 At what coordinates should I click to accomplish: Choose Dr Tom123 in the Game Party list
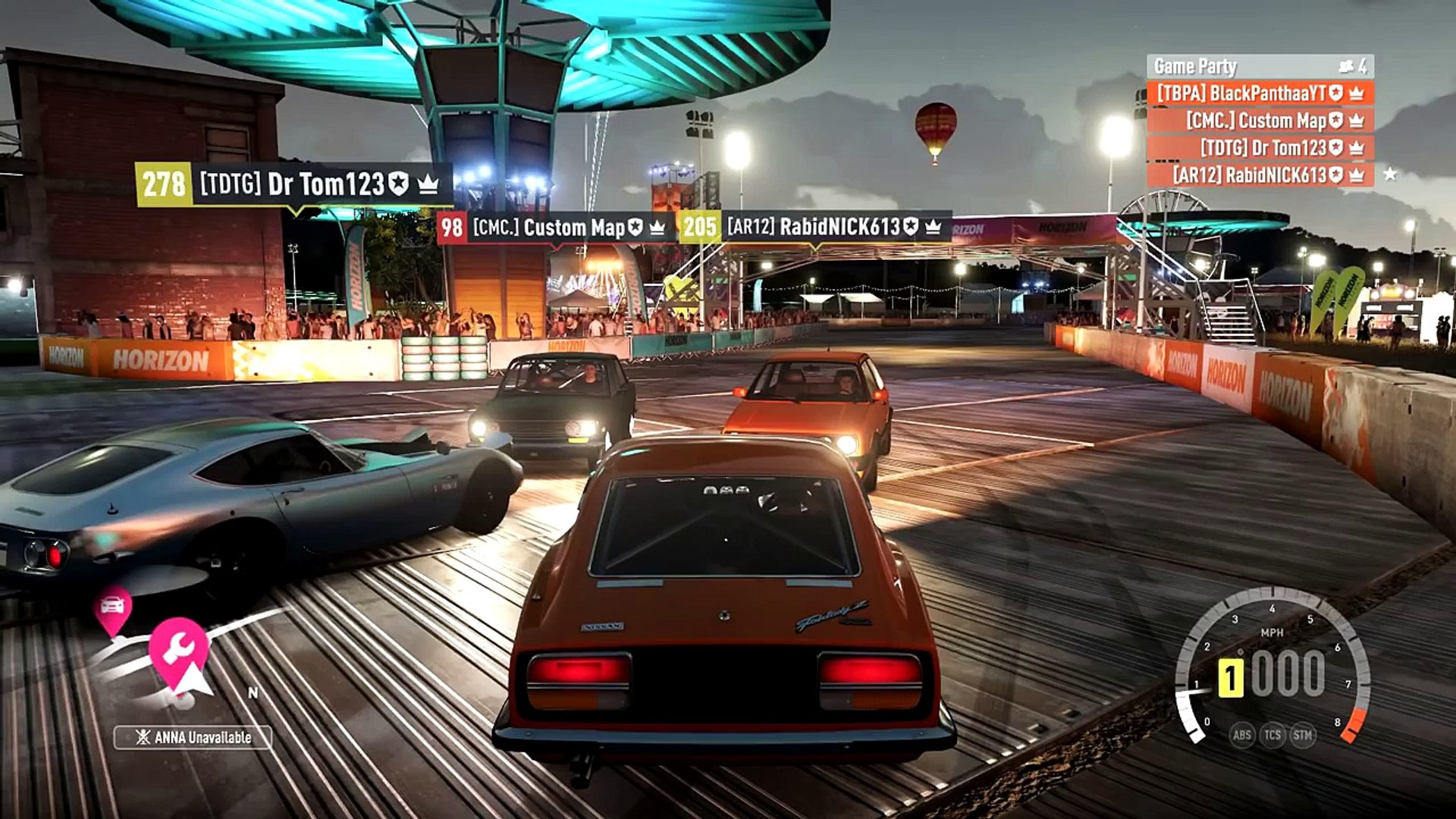click(x=1260, y=148)
